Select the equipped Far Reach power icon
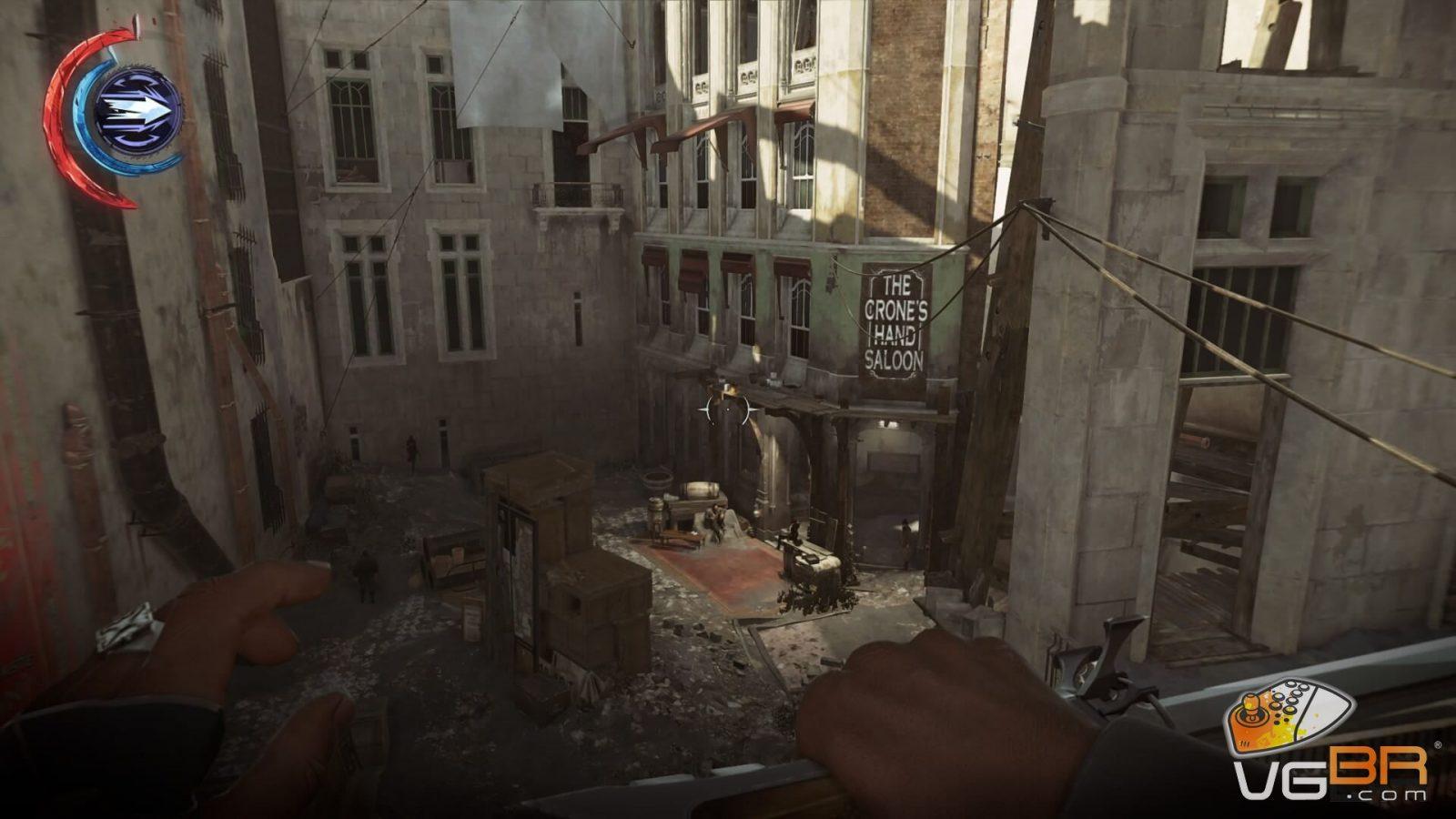Viewport: 1456px width, 819px height. (138, 111)
